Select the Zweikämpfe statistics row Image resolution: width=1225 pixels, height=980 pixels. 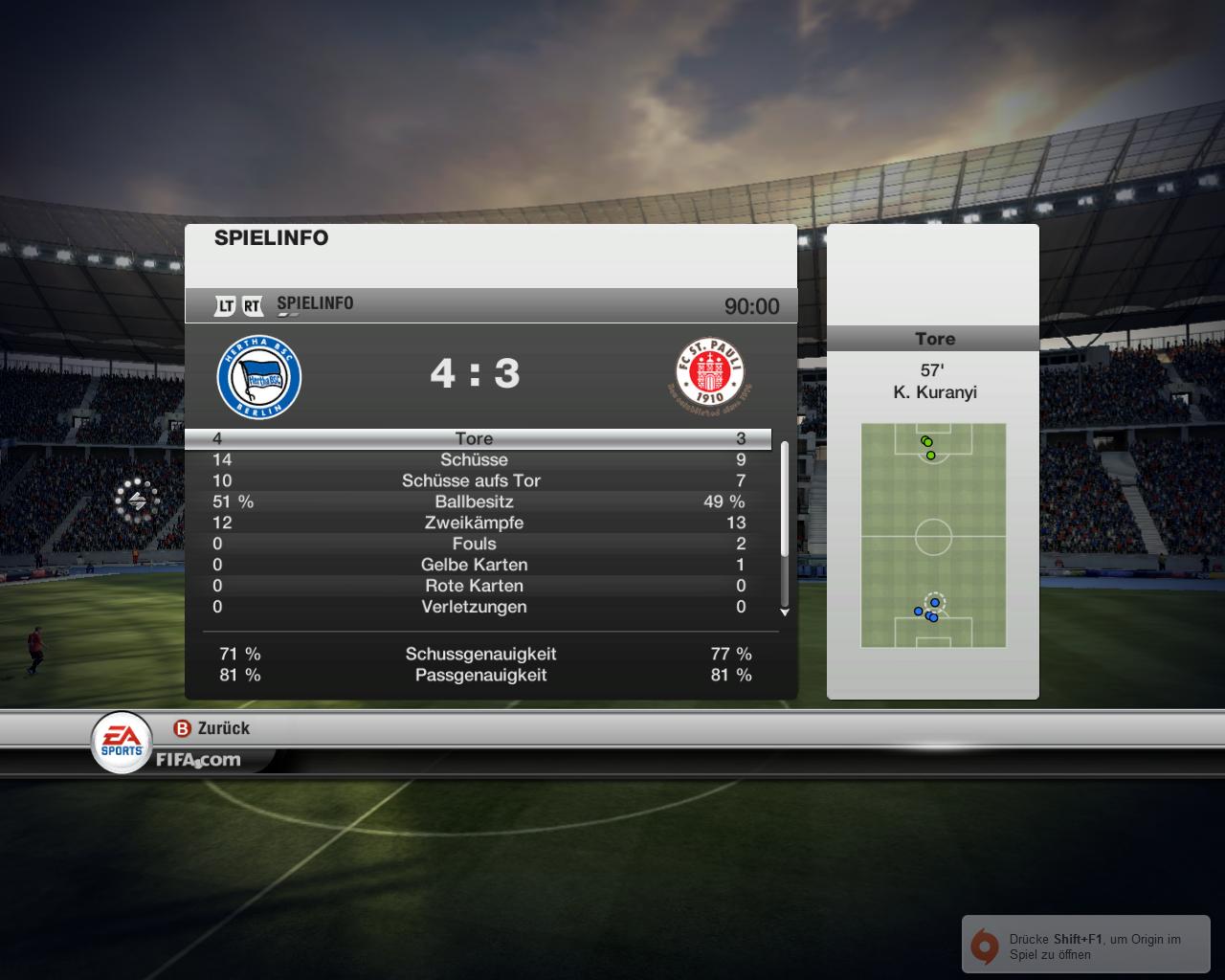(x=475, y=523)
